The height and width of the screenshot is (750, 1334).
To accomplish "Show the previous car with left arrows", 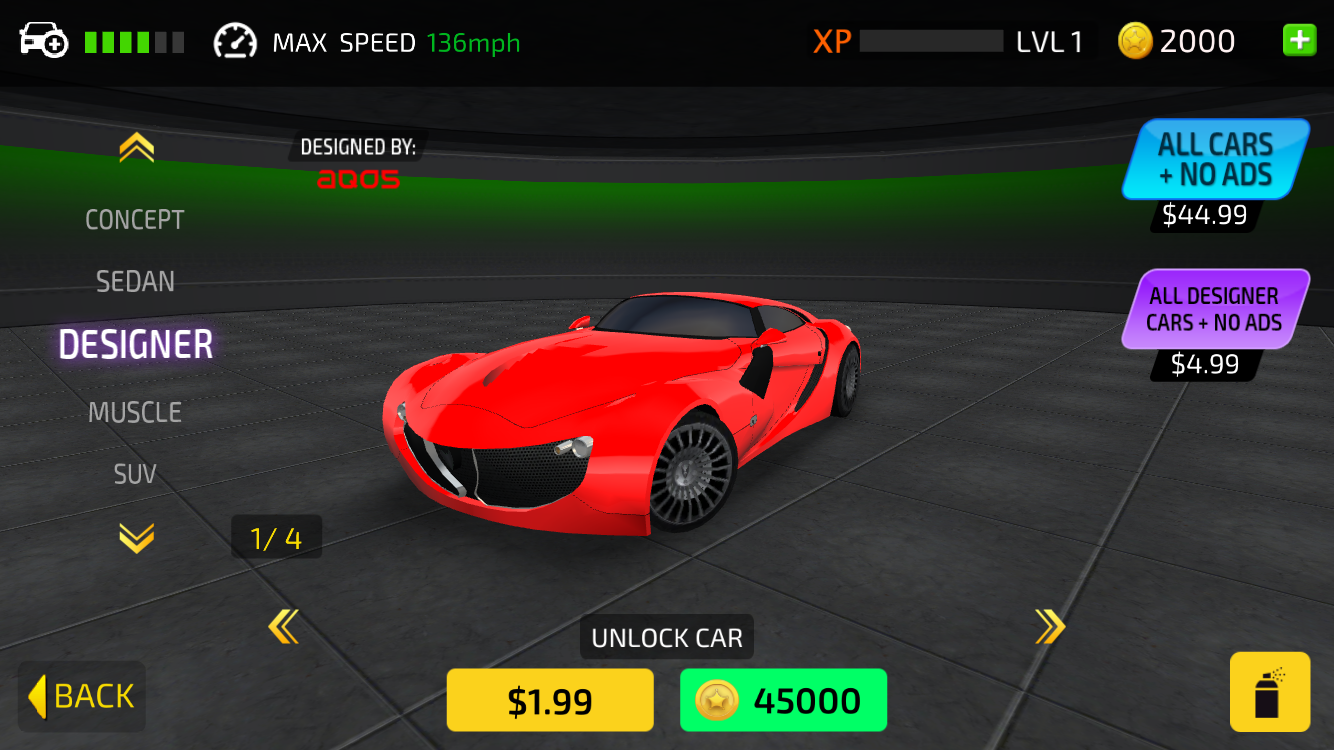I will tap(284, 627).
